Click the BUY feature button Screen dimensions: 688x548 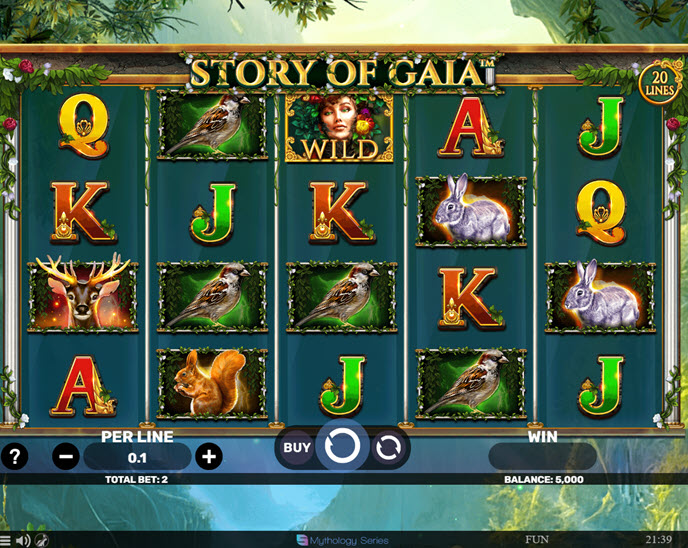click(296, 448)
